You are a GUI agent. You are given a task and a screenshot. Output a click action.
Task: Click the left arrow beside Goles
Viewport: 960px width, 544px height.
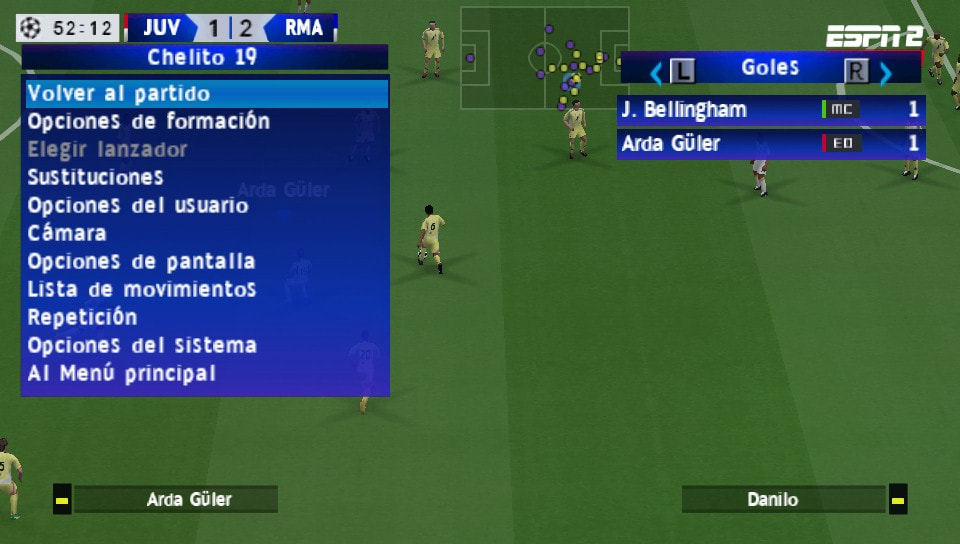[657, 72]
